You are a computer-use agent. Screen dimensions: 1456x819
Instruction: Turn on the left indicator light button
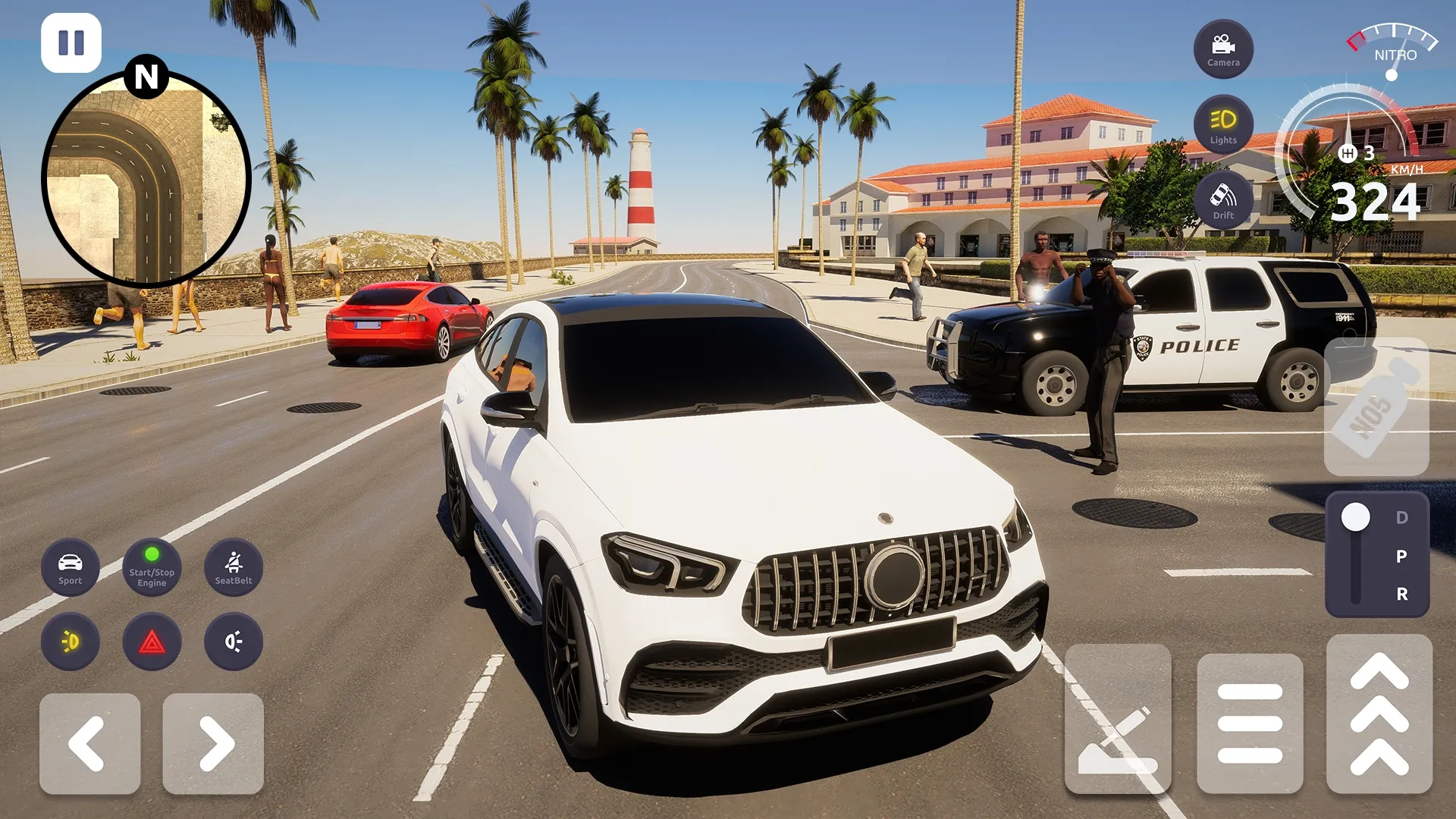pos(70,642)
